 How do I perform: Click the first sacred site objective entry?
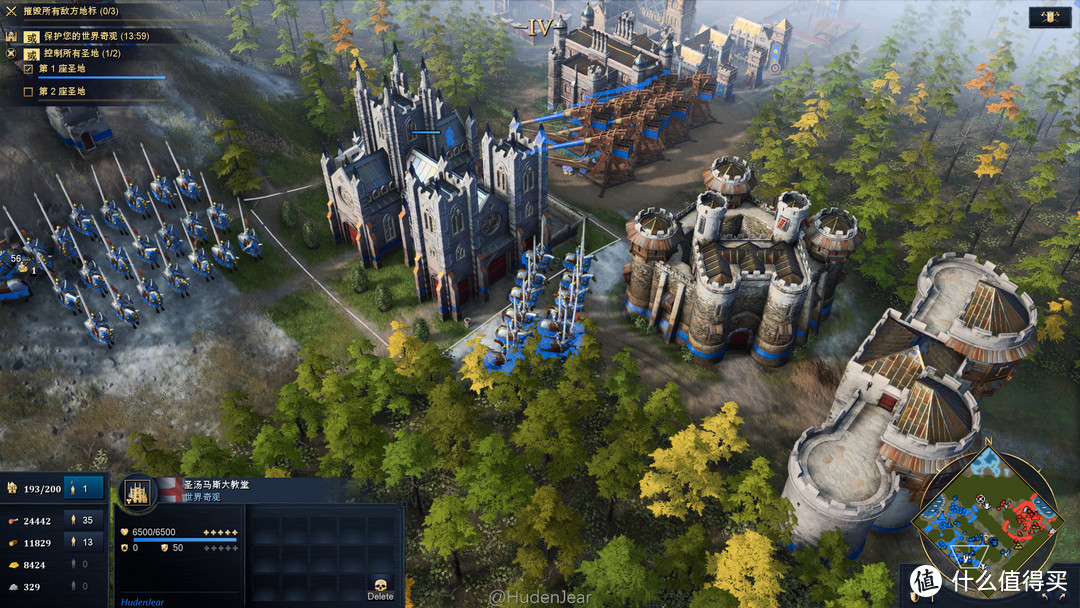coord(62,69)
